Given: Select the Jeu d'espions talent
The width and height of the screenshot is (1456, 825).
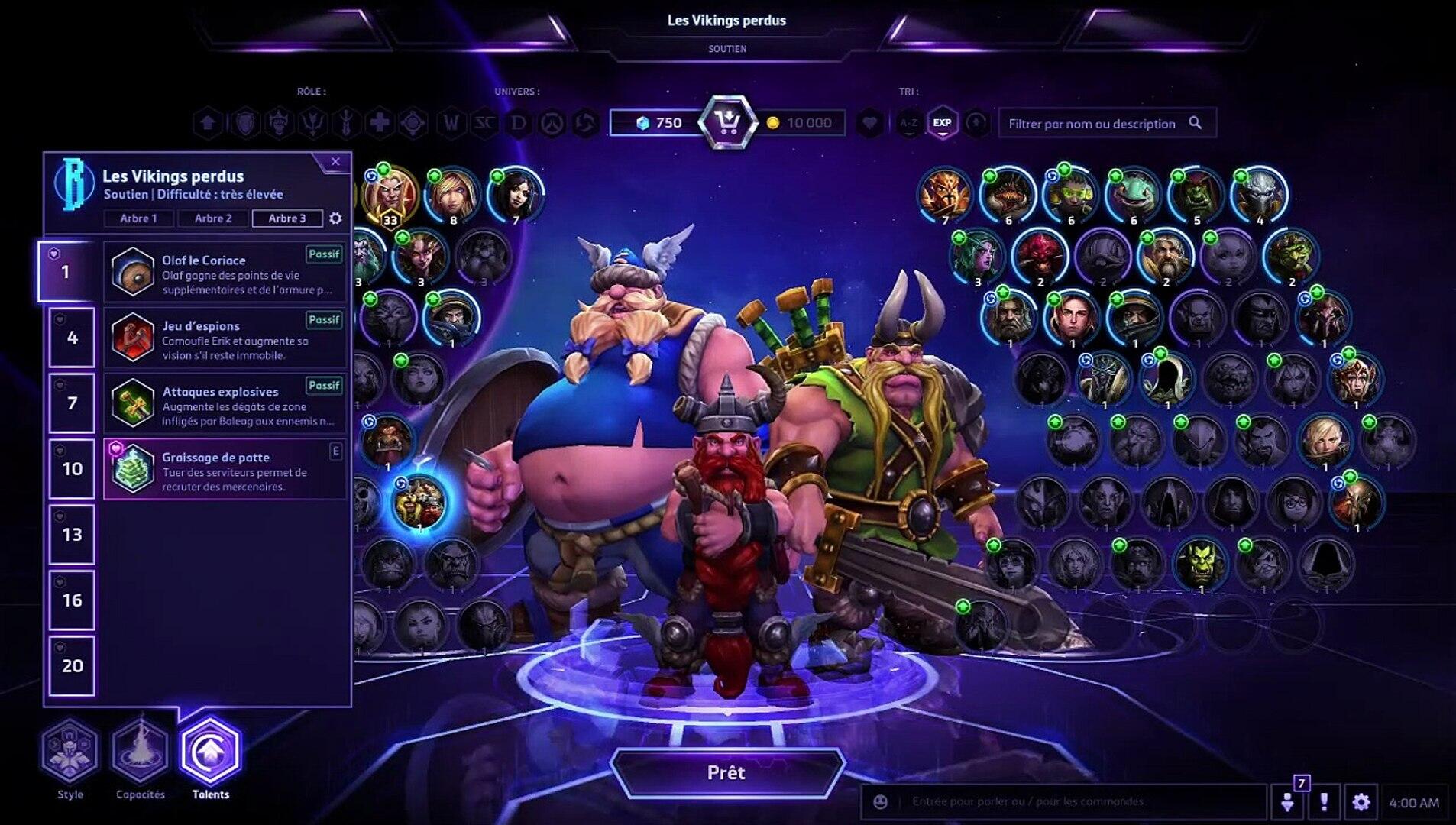Looking at the screenshot, I should coord(225,338).
